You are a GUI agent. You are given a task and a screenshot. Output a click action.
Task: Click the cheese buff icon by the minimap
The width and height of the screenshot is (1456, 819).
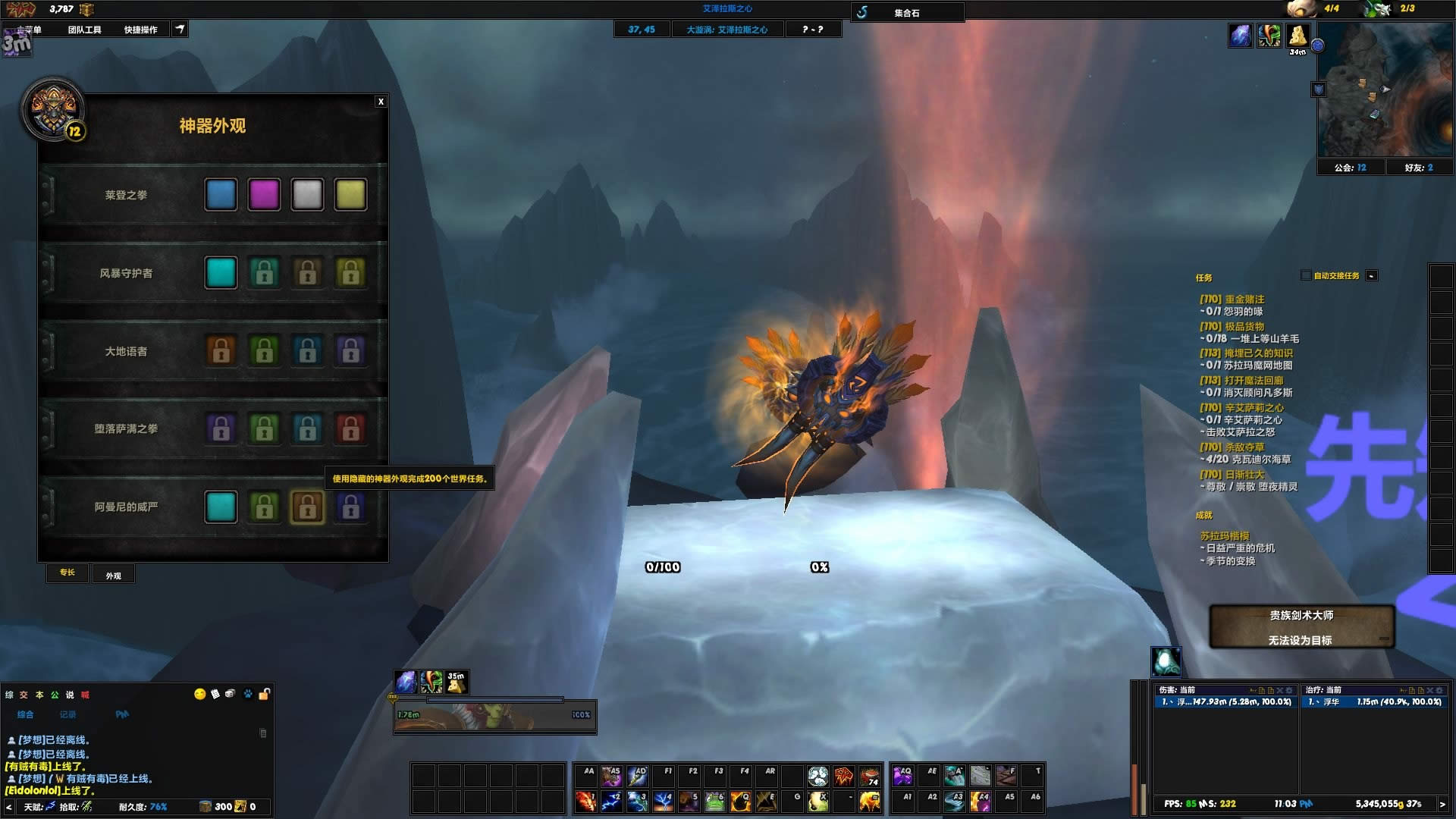[1298, 35]
